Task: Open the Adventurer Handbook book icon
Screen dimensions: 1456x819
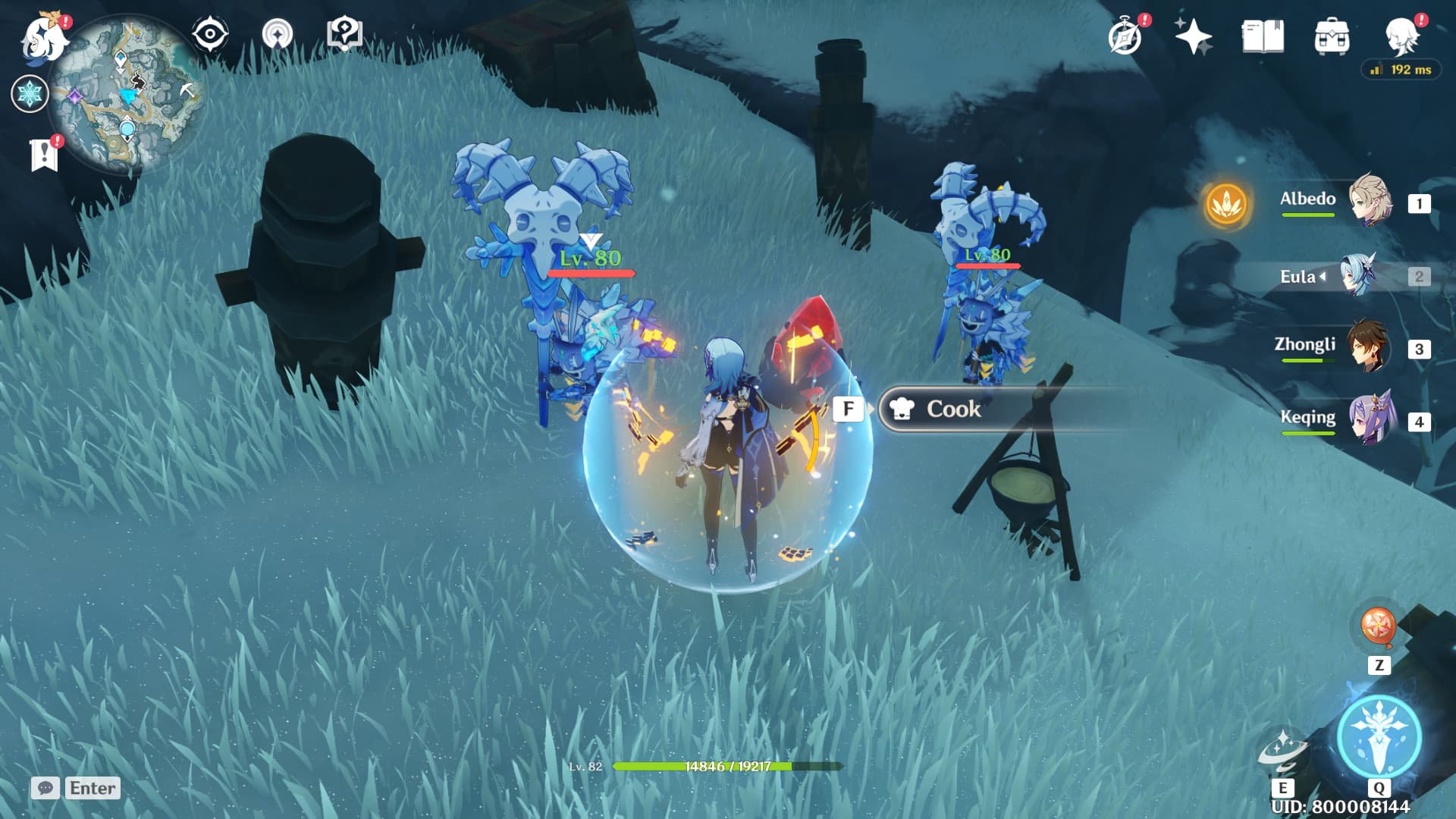Action: (1263, 36)
